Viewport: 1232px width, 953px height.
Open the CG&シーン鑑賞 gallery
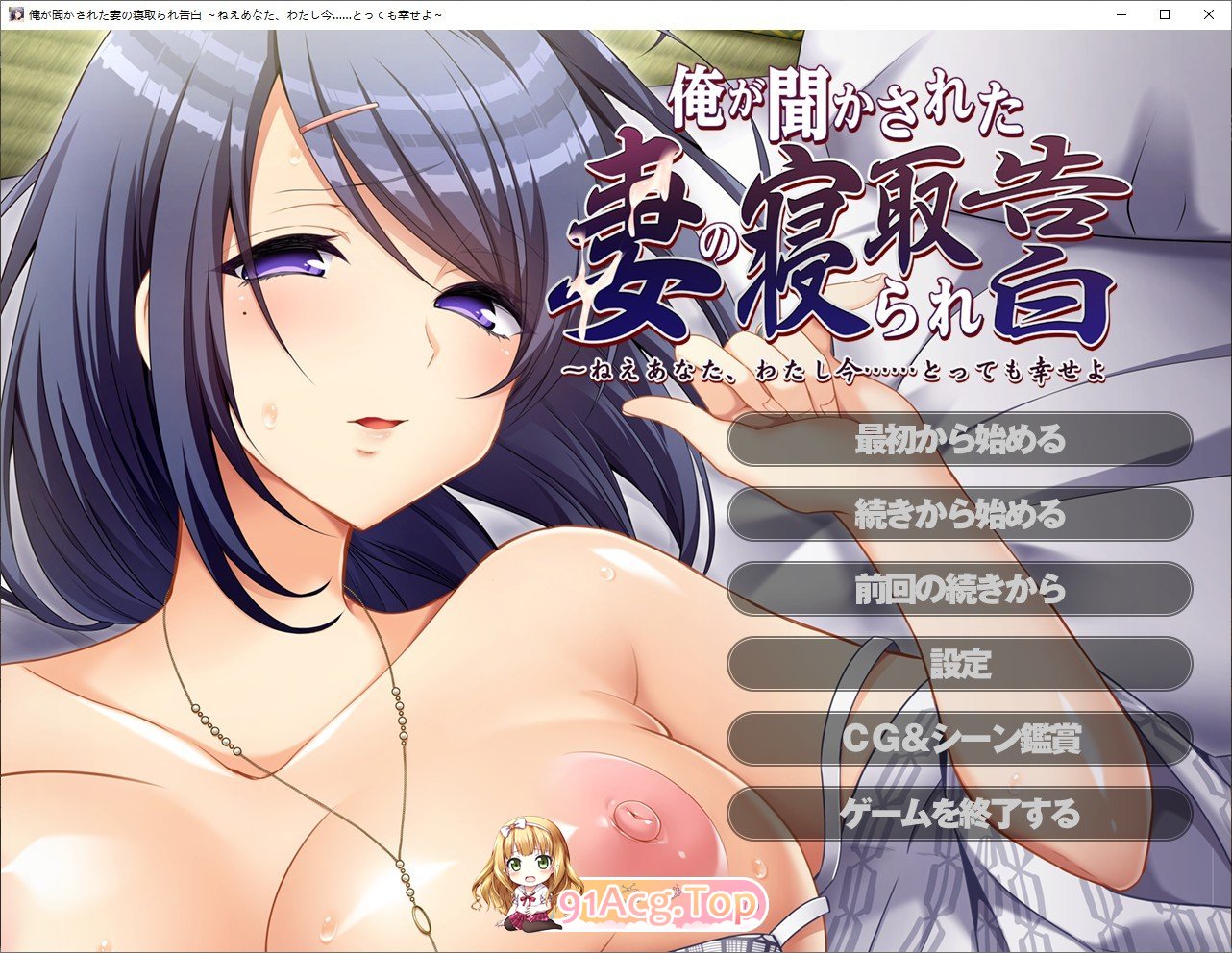tap(957, 739)
